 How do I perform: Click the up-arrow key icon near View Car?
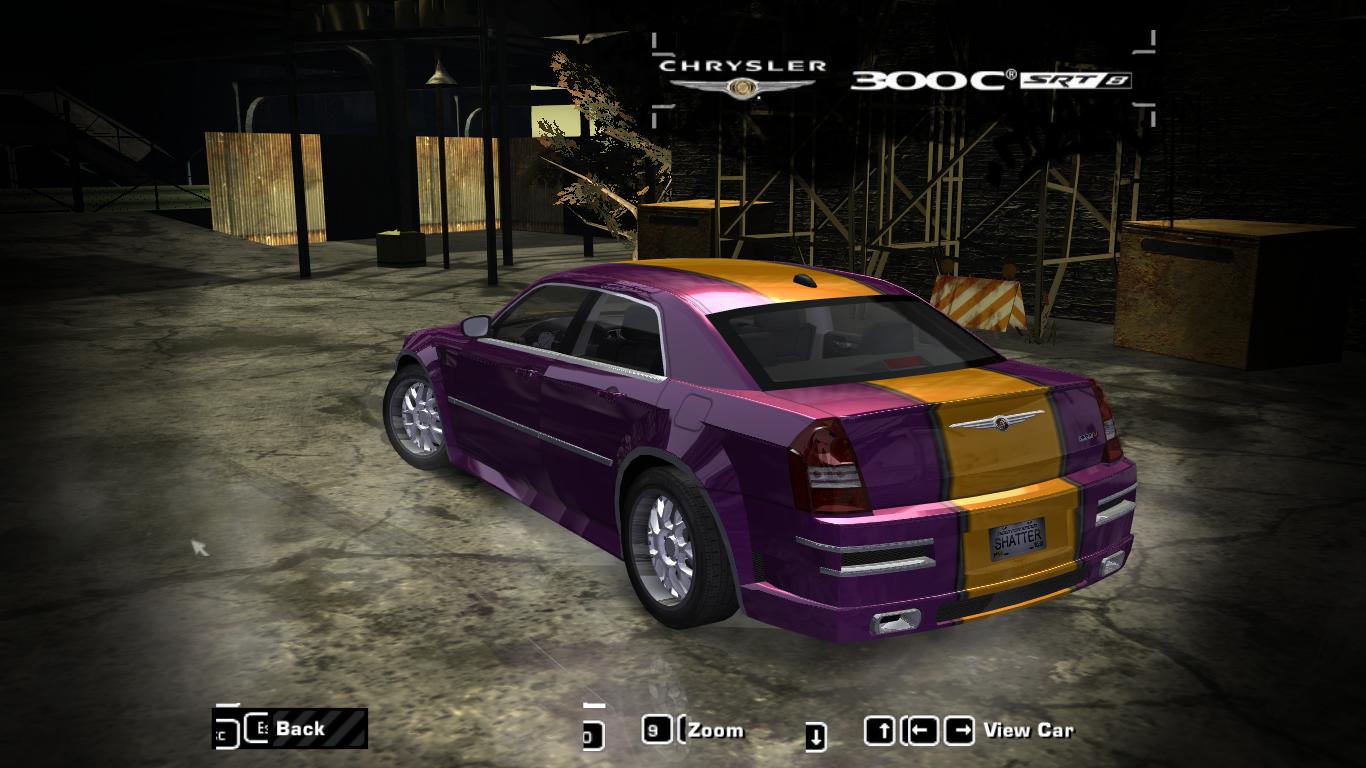coord(882,730)
